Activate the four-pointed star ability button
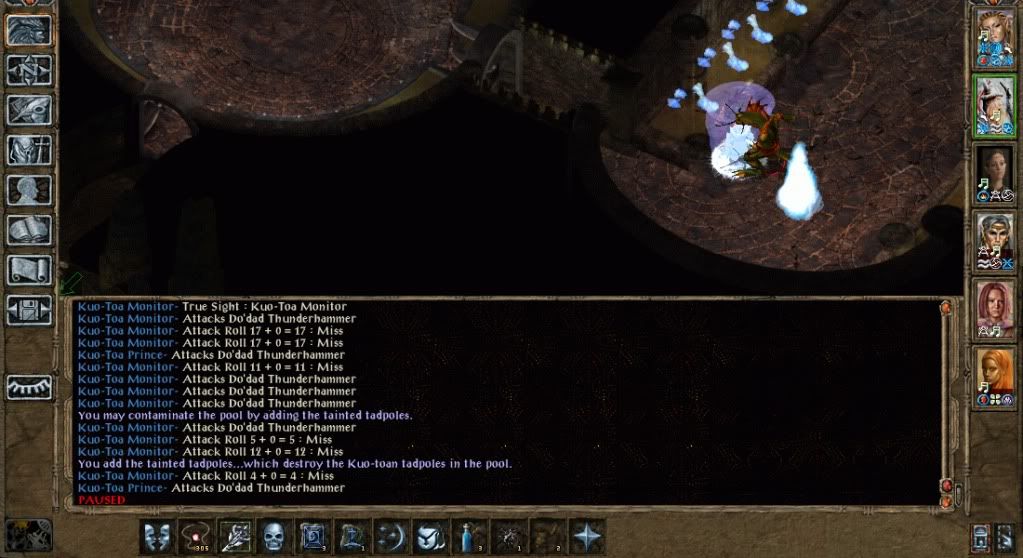The height and width of the screenshot is (558, 1023). (587, 537)
